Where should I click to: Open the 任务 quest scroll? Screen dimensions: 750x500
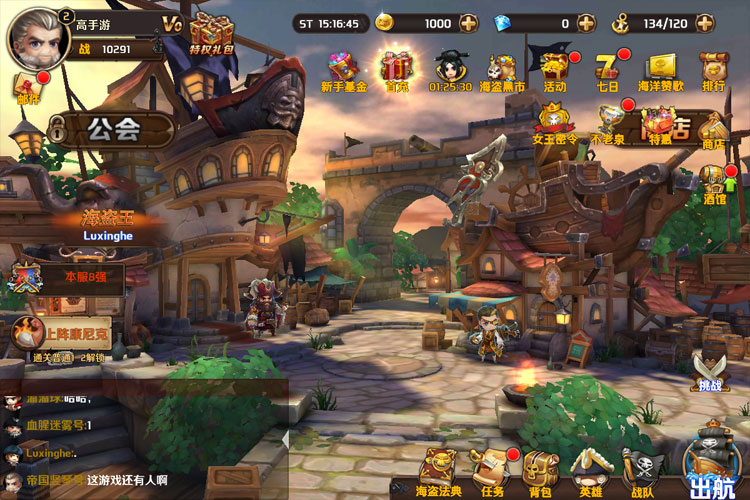(x=493, y=470)
